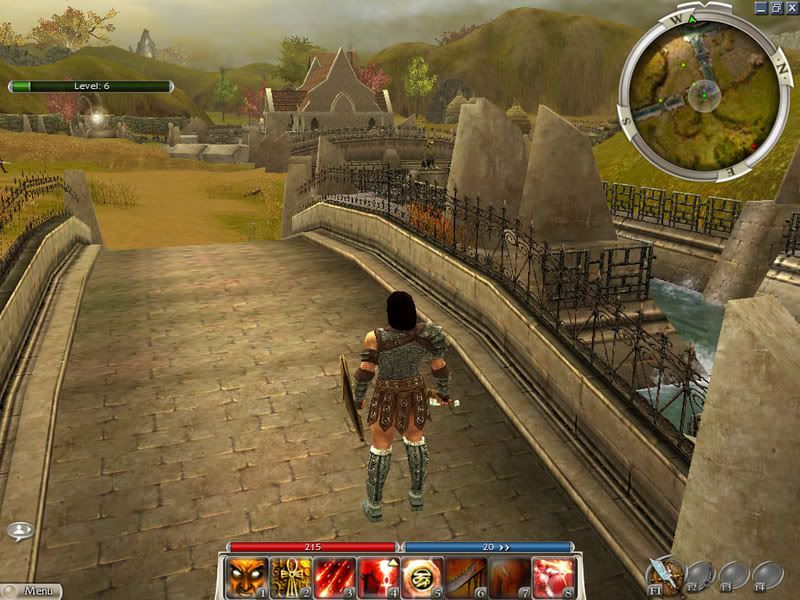The width and height of the screenshot is (800, 600).
Task: Switch to the F4 weapon set slot
Action: pyautogui.click(x=767, y=573)
